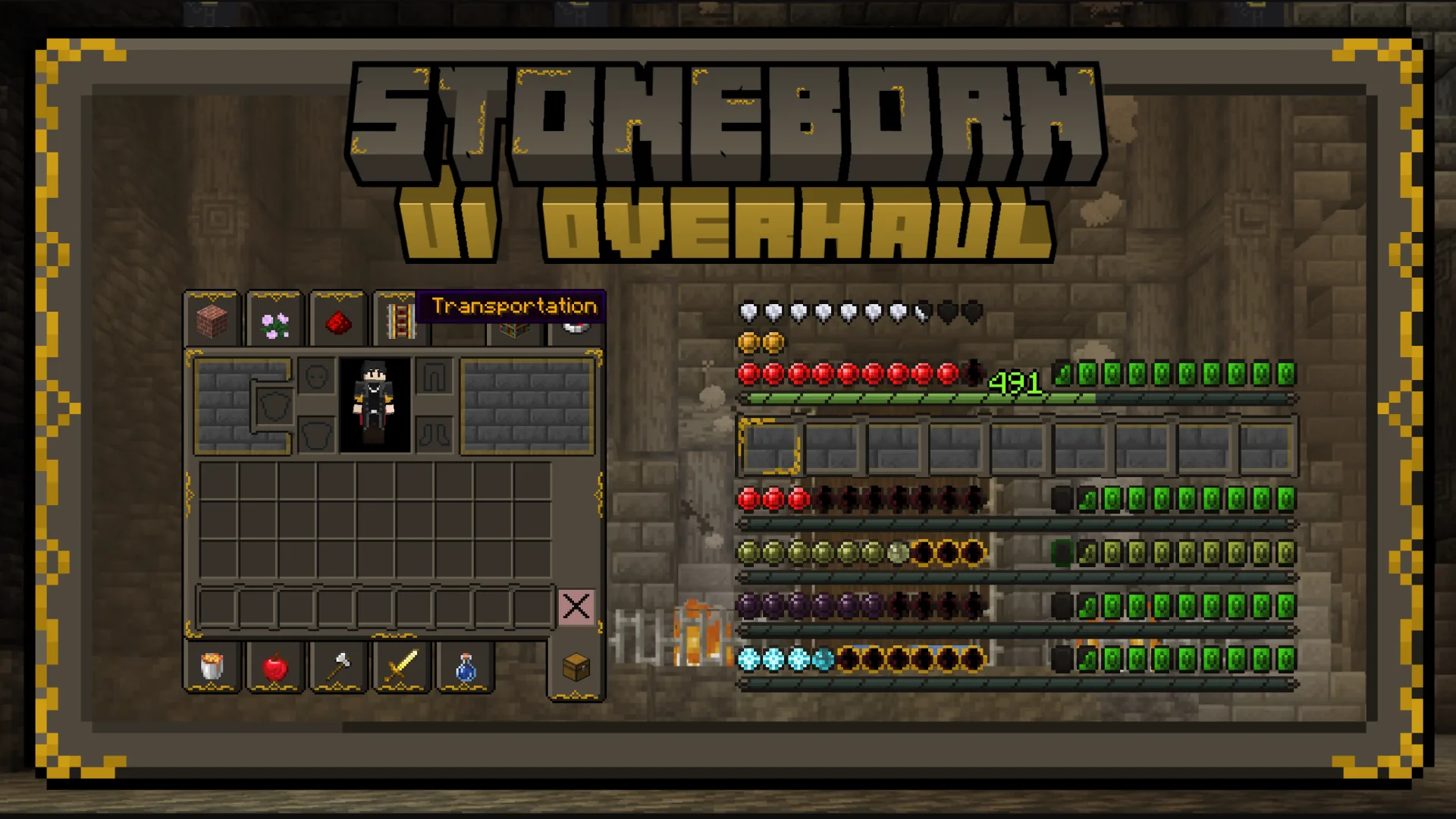Select the Tools tab with axe icon
The width and height of the screenshot is (1456, 819).
point(338,667)
